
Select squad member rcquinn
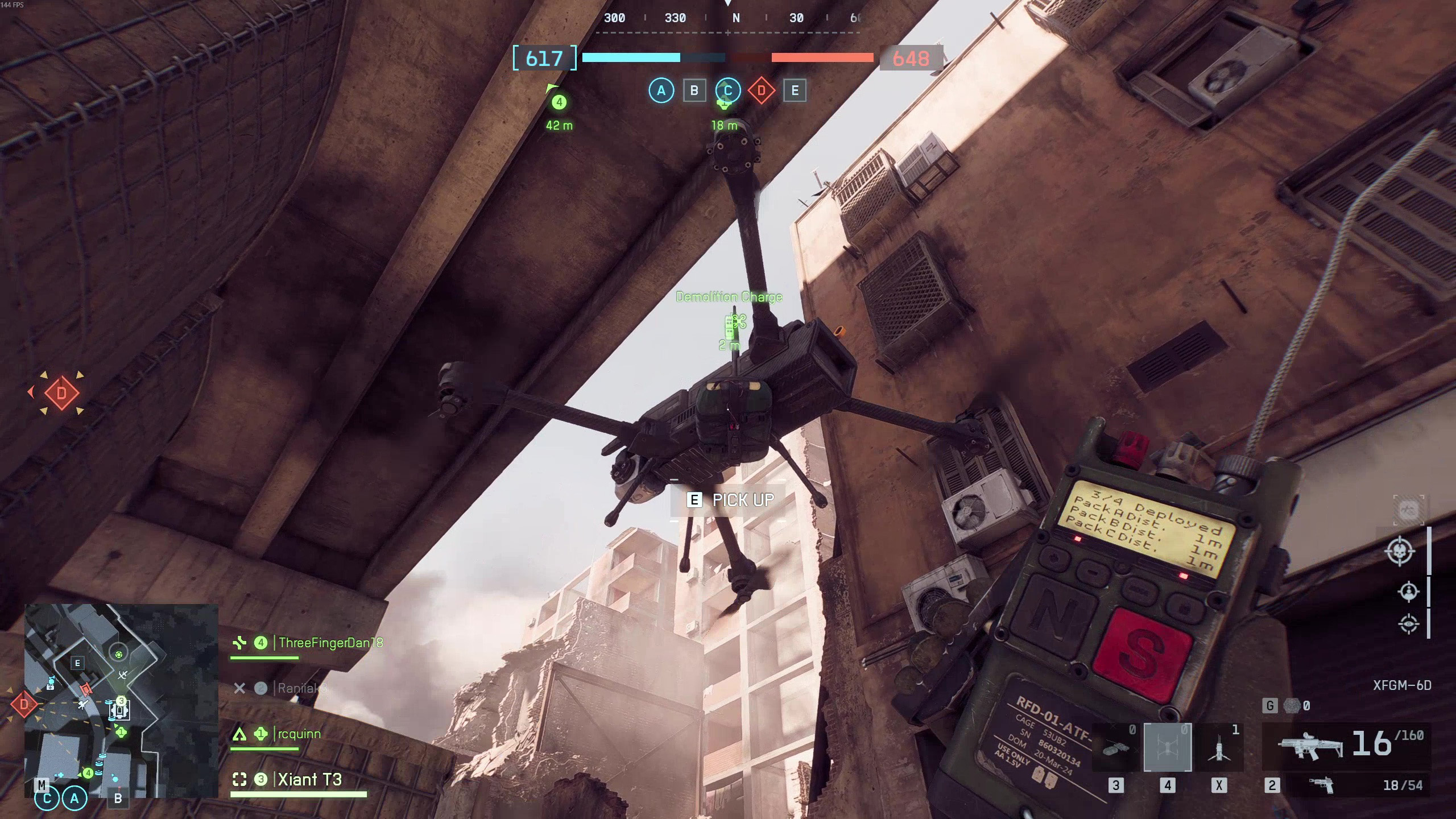(x=299, y=734)
